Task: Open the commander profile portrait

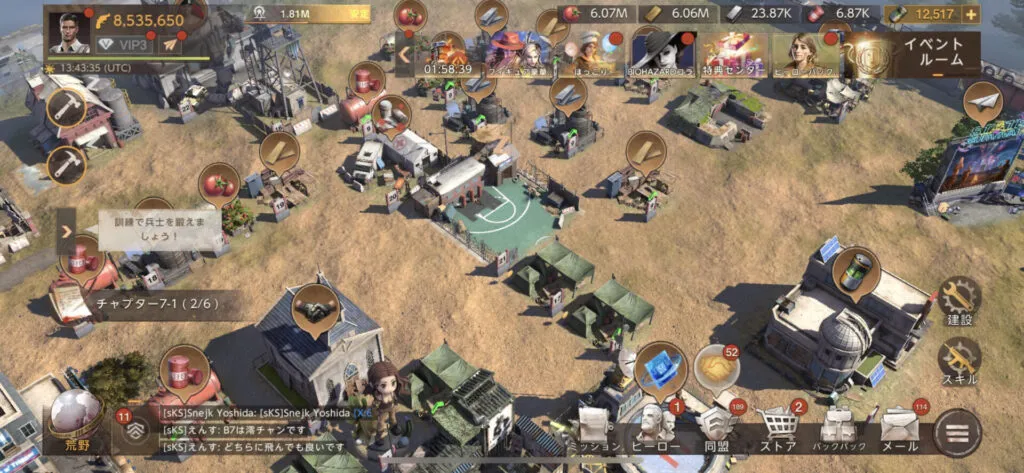Action: tap(69, 32)
